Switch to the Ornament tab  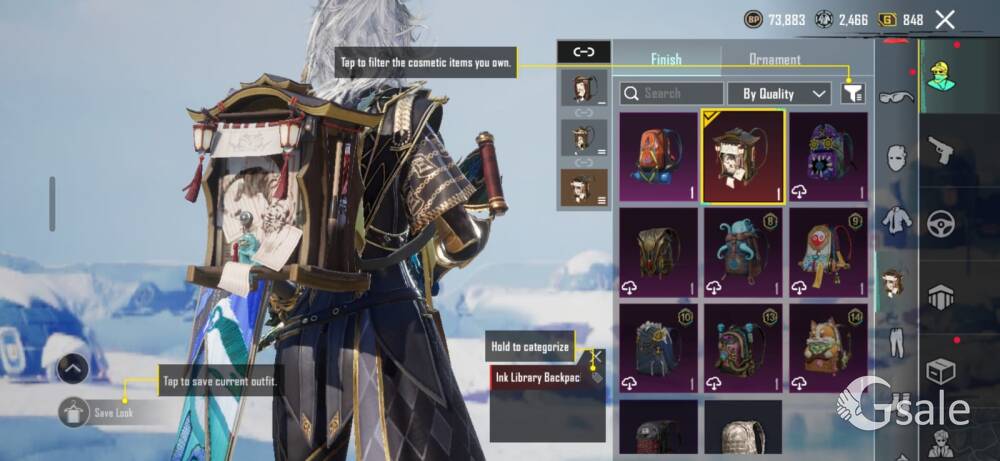[774, 59]
